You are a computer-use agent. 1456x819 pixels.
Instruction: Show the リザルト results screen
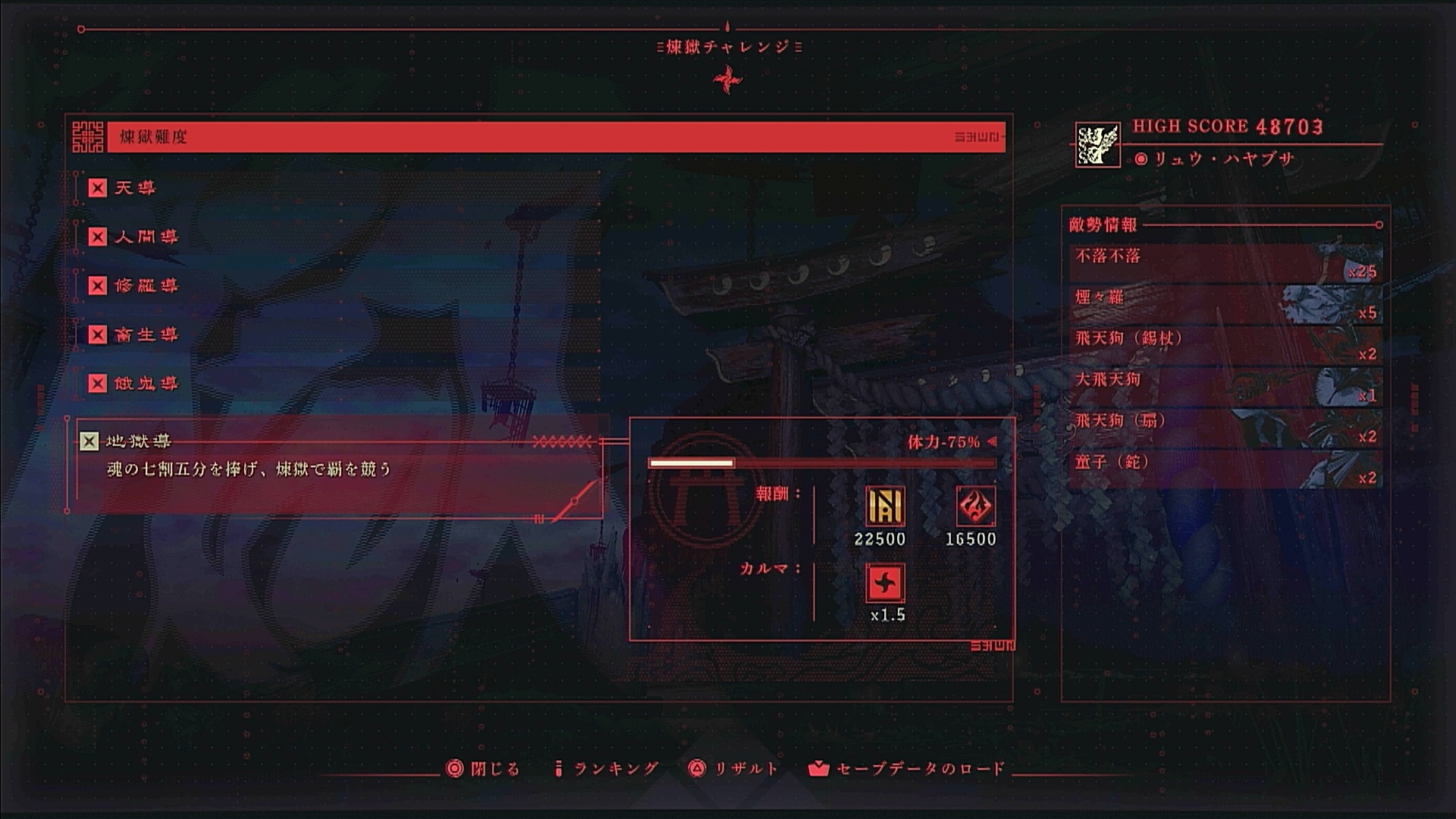(x=733, y=769)
